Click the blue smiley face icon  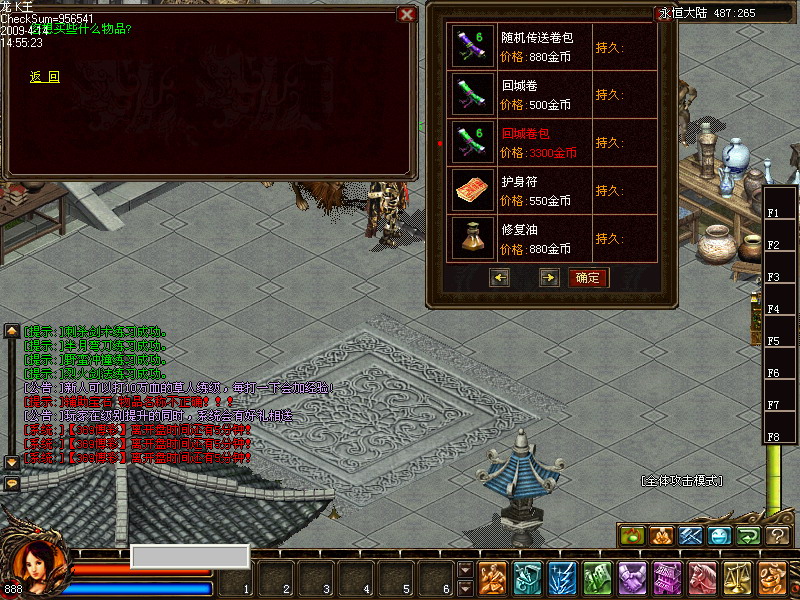(720, 536)
